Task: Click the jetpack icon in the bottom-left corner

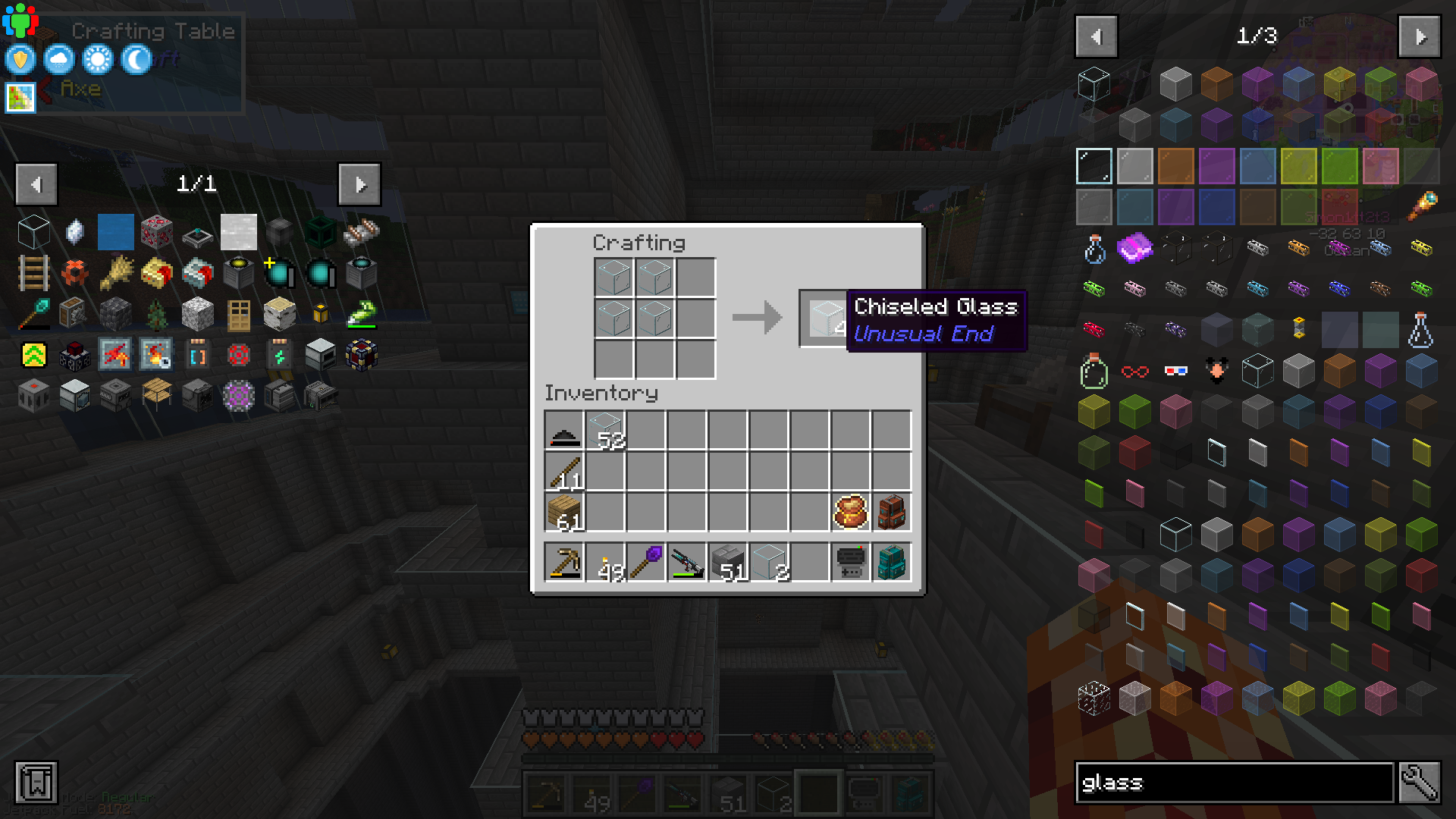Action: tap(36, 783)
